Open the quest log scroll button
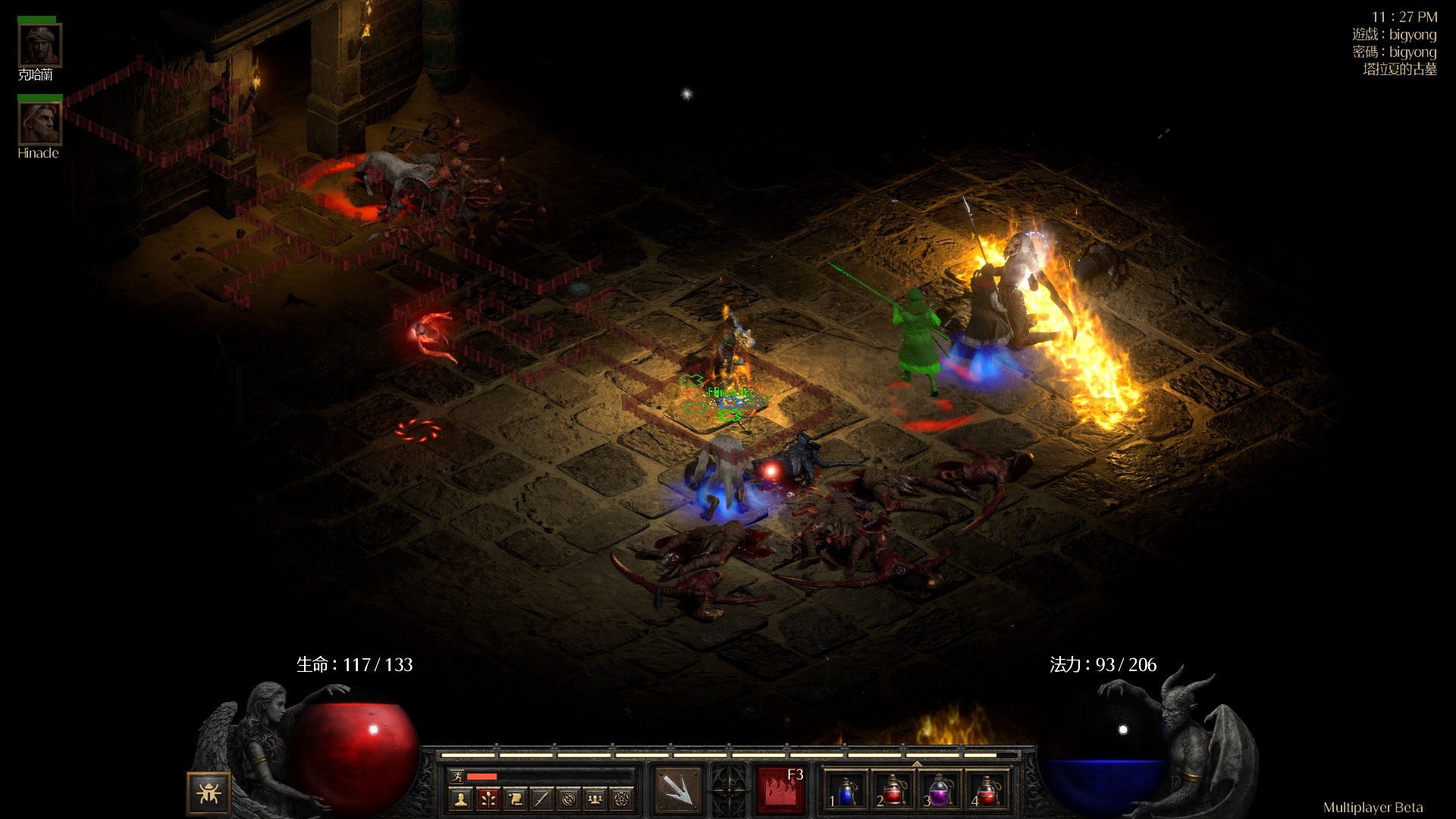 tap(515, 799)
